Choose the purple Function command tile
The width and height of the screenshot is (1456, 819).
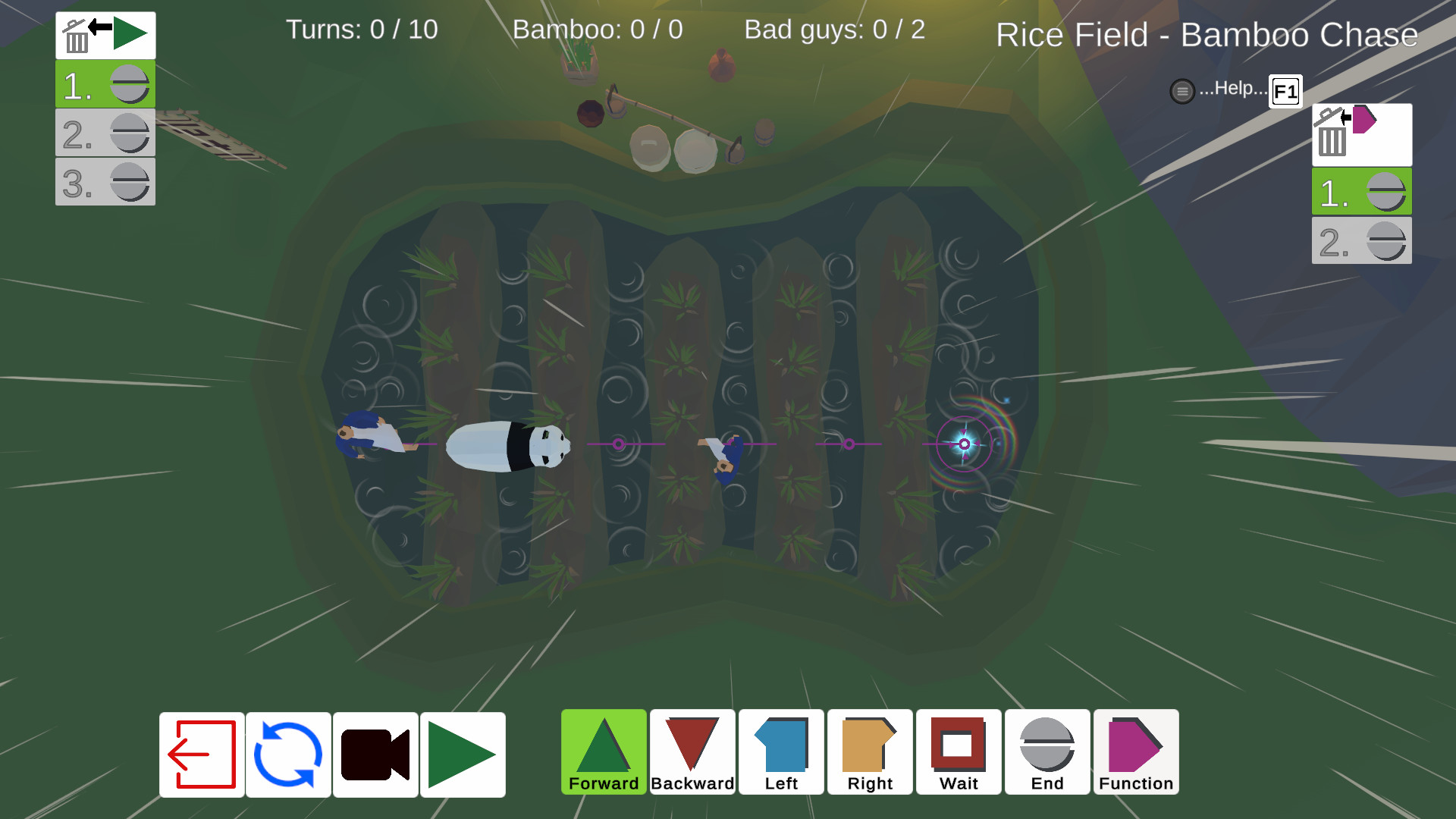click(1136, 752)
